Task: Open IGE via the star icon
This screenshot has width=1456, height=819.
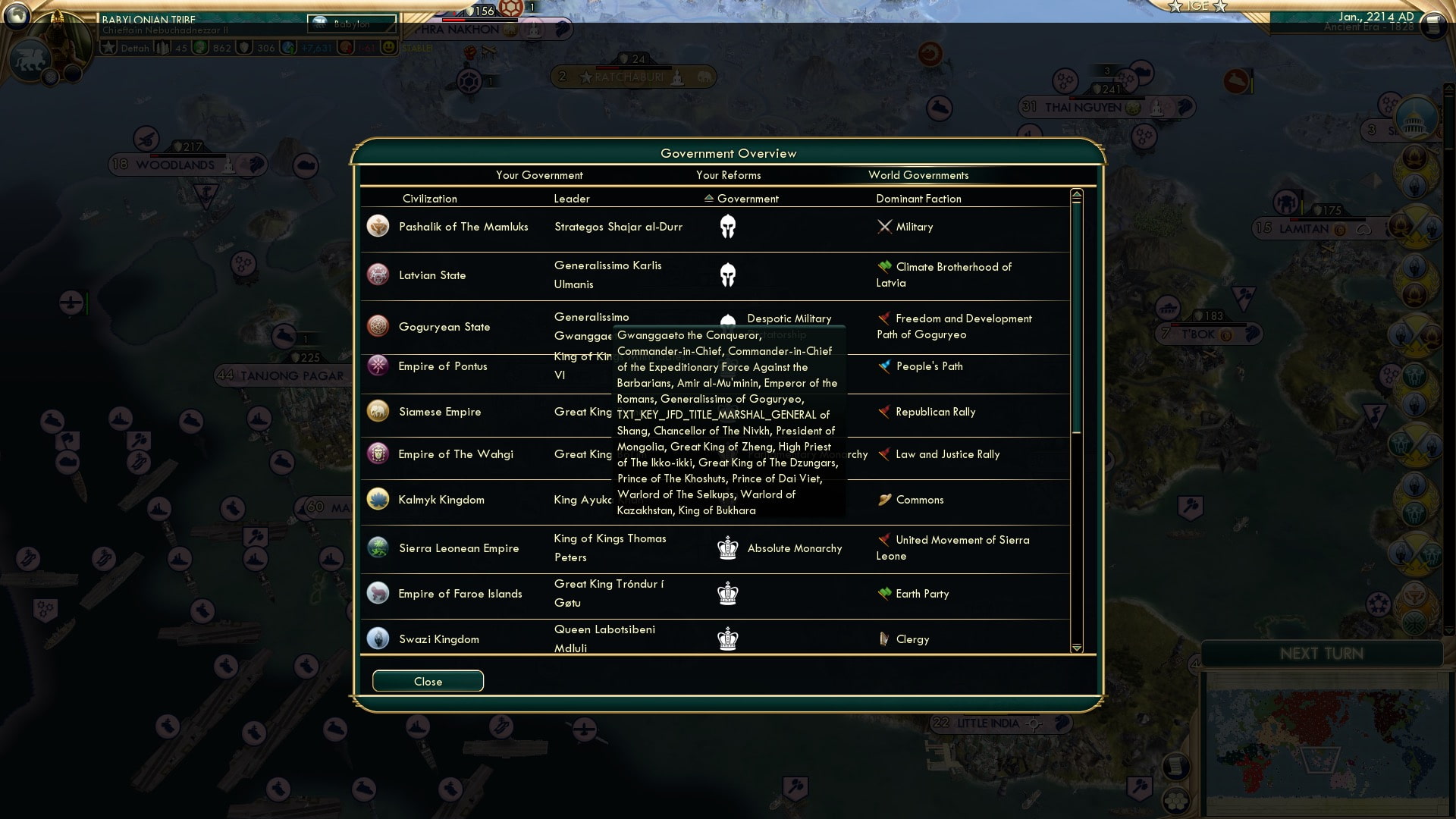Action: pyautogui.click(x=1175, y=6)
